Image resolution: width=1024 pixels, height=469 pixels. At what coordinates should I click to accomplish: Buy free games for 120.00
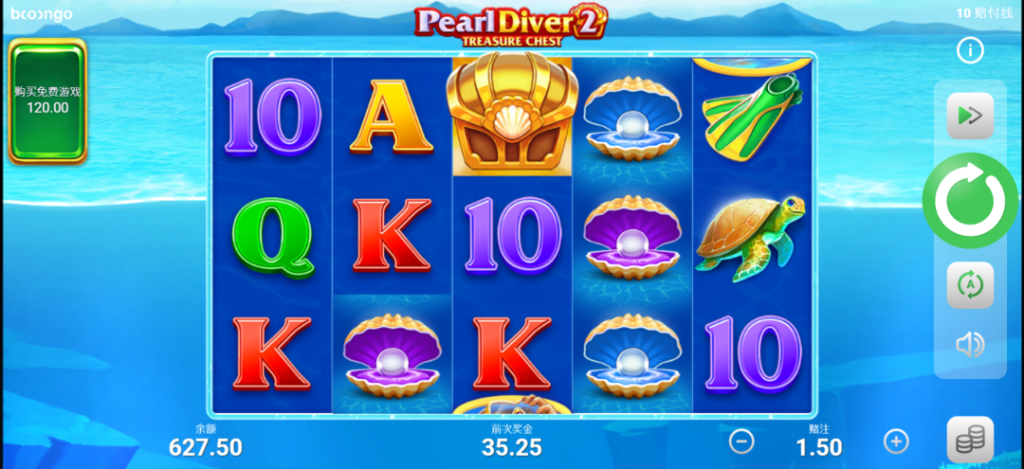pyautogui.click(x=48, y=100)
